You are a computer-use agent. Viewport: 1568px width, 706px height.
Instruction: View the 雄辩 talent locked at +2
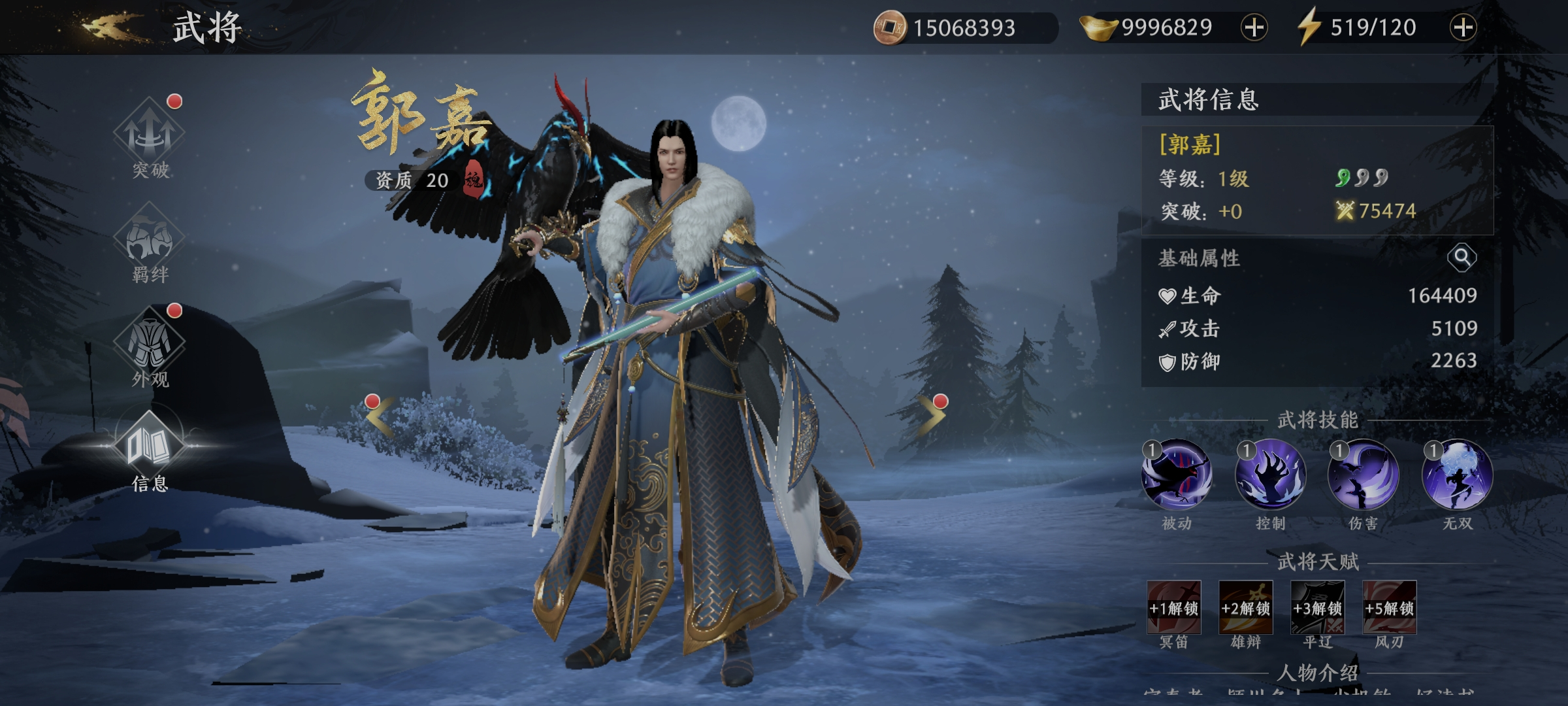(x=1246, y=607)
